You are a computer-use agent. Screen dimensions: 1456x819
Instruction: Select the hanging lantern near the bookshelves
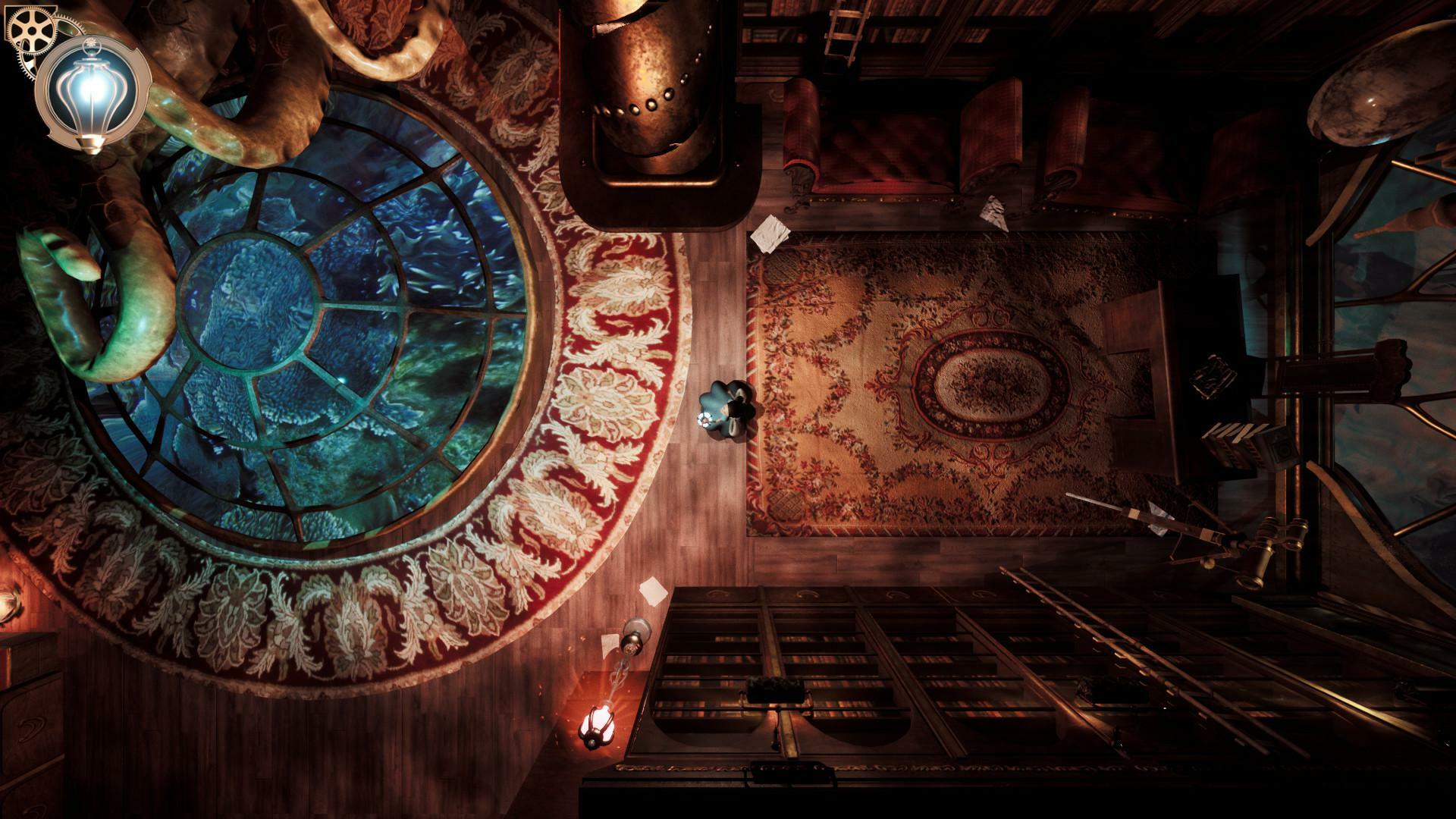(x=595, y=724)
